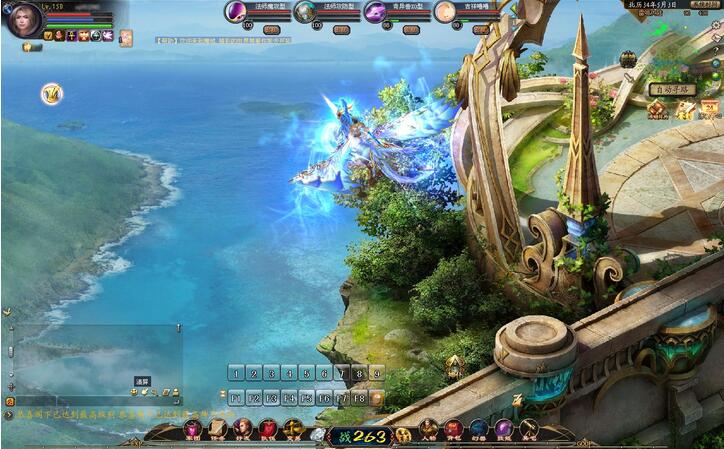Image resolution: width=724 pixels, height=449 pixels.
Task: Open the gold winged emblem icon
Action: [x=51, y=94]
